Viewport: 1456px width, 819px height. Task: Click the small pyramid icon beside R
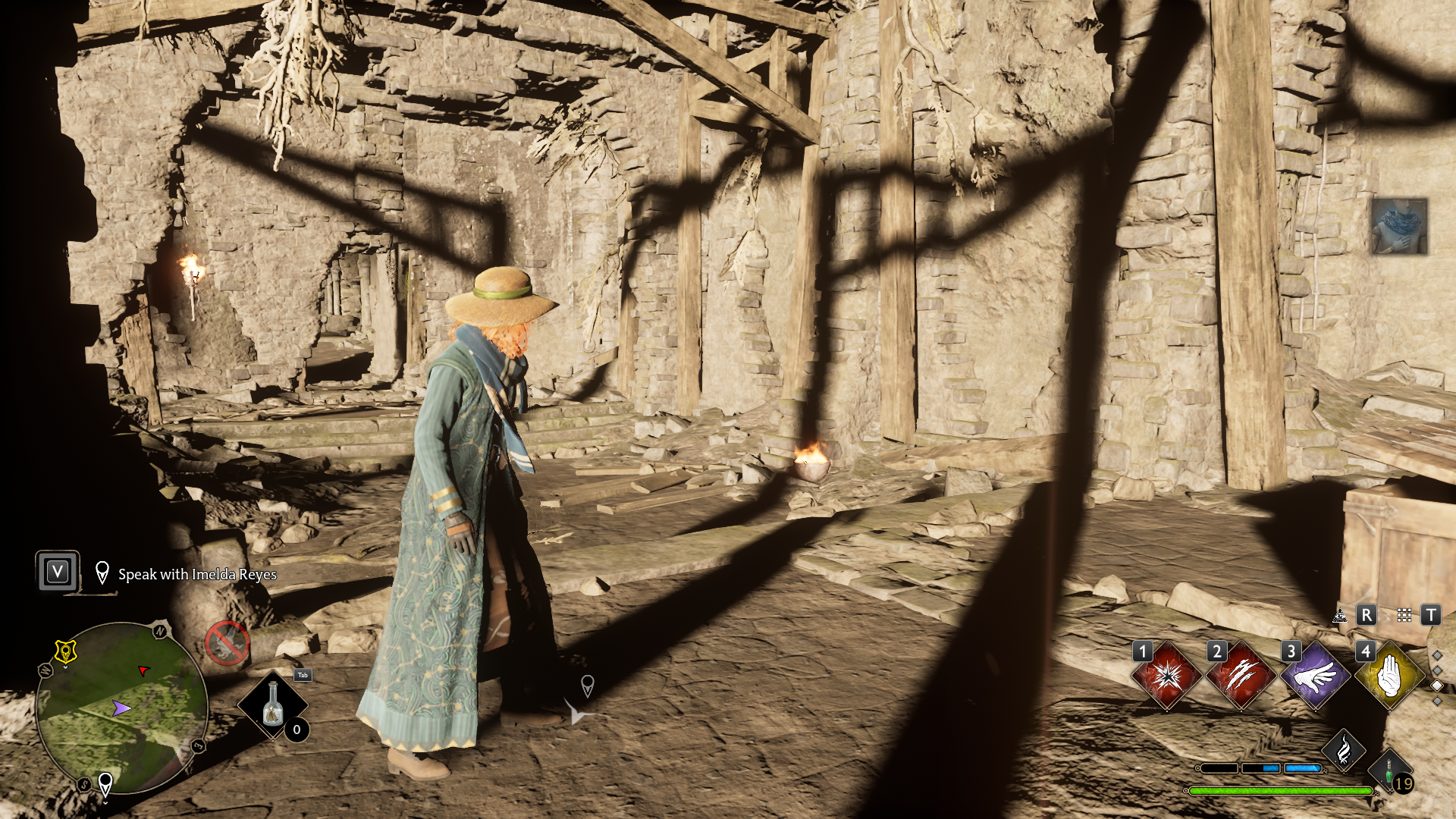click(x=1340, y=615)
